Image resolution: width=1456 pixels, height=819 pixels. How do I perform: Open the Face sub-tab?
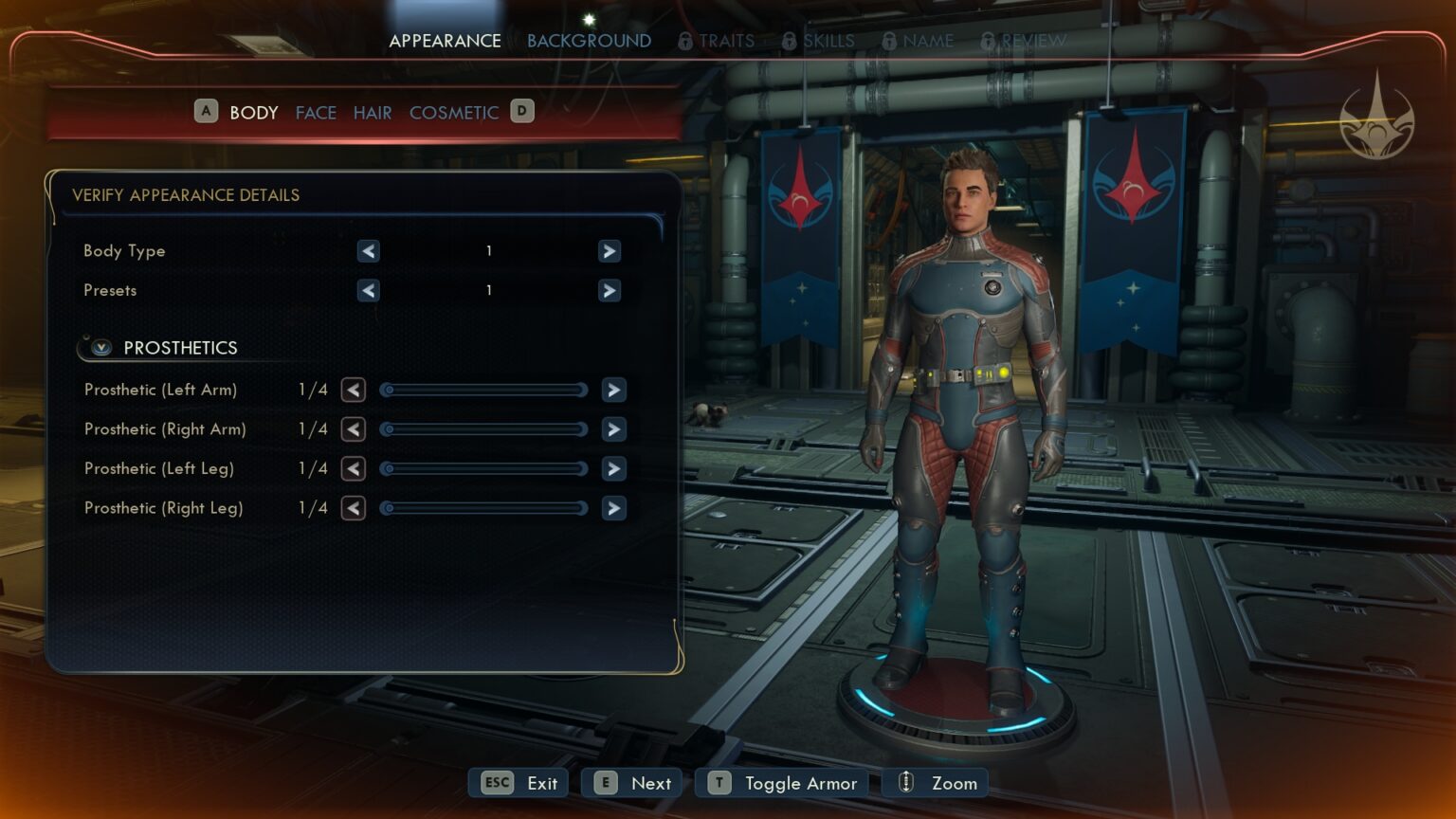tap(316, 113)
